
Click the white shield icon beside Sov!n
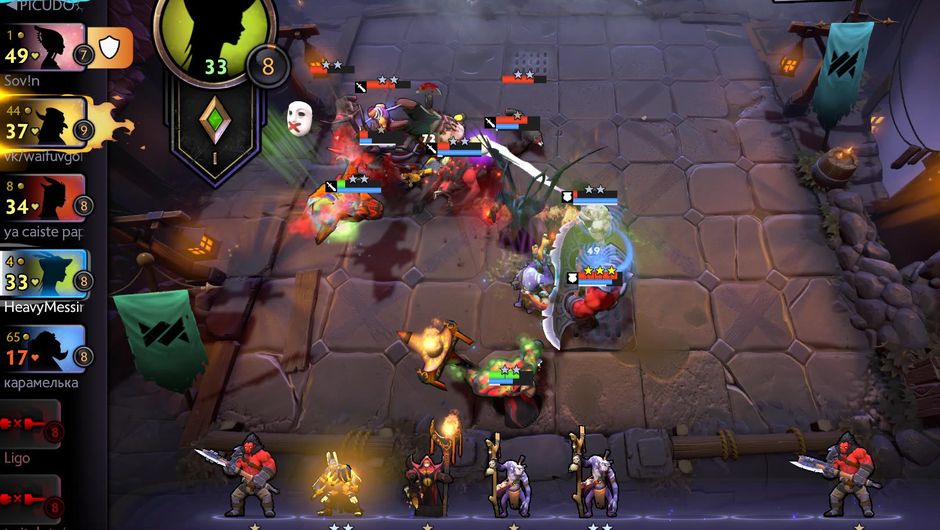click(x=110, y=47)
